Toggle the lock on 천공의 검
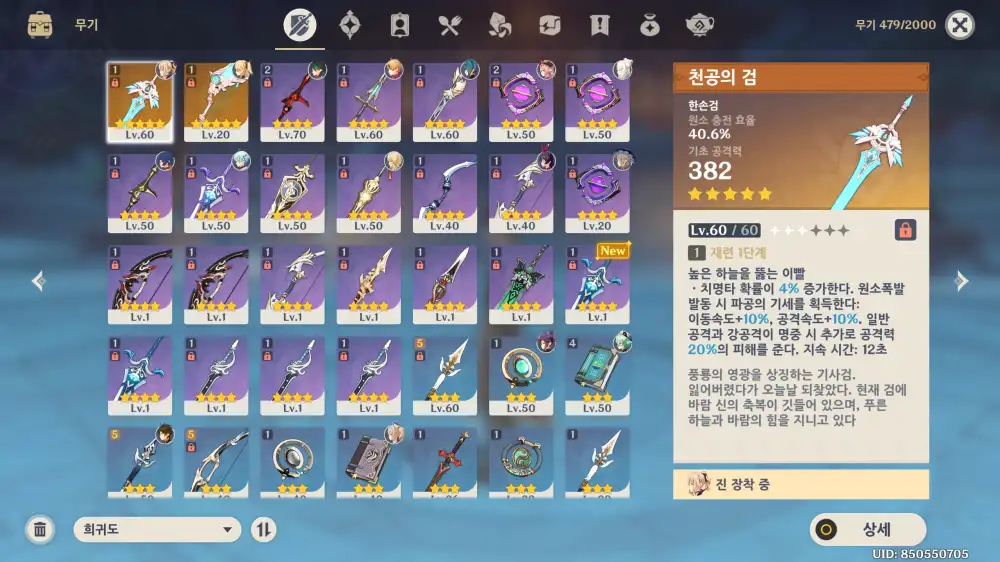Image resolution: width=1000 pixels, height=562 pixels. [905, 230]
